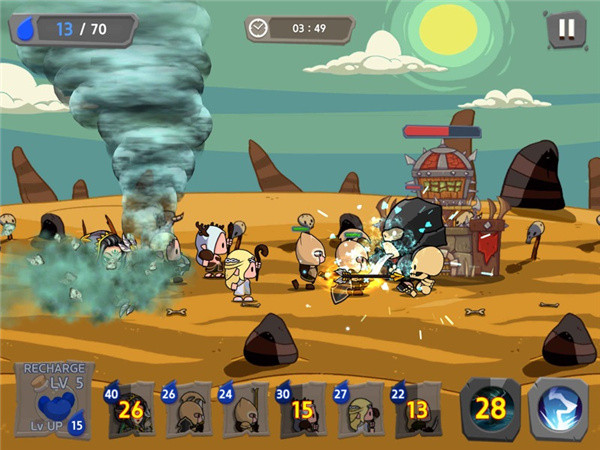The image size is (600, 450).
Task: Summon the unit costing 22 mana
Action: click(417, 409)
